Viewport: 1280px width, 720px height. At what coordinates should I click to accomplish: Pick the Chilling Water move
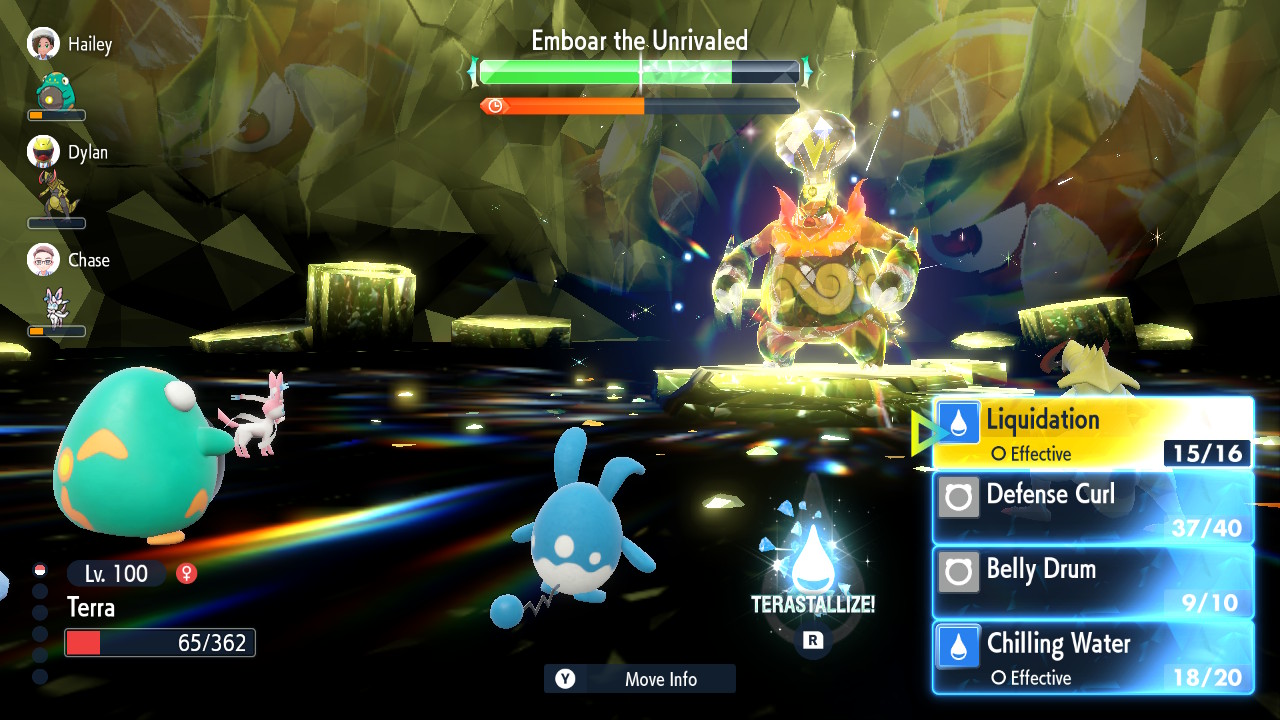coord(1092,657)
